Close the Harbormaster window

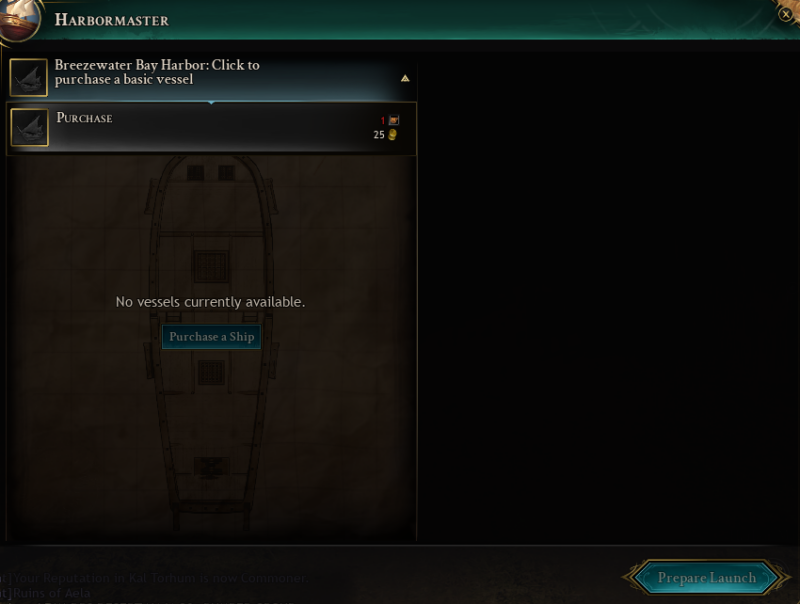click(786, 14)
